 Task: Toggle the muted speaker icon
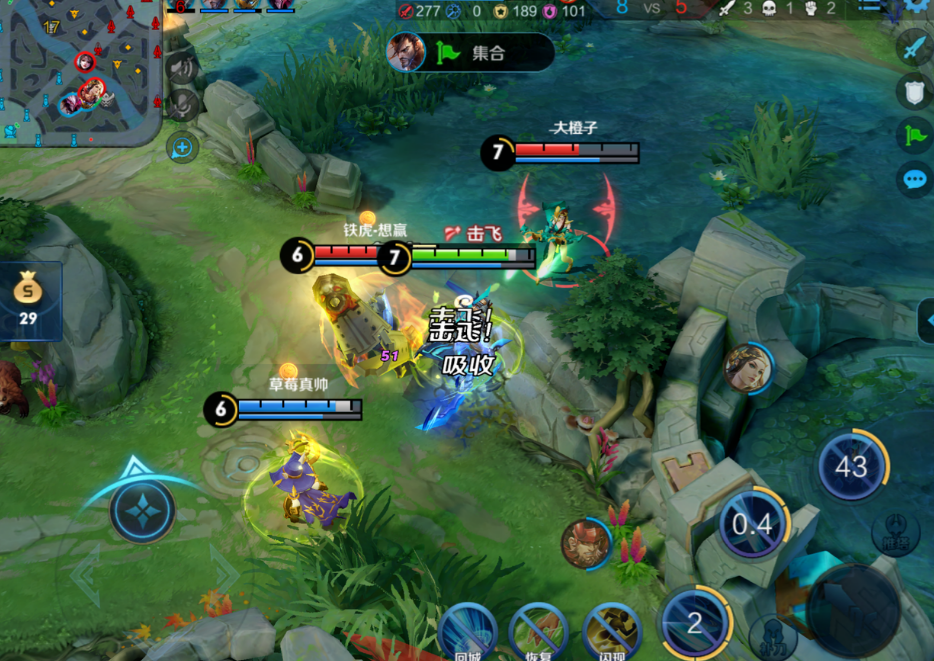tap(181, 68)
